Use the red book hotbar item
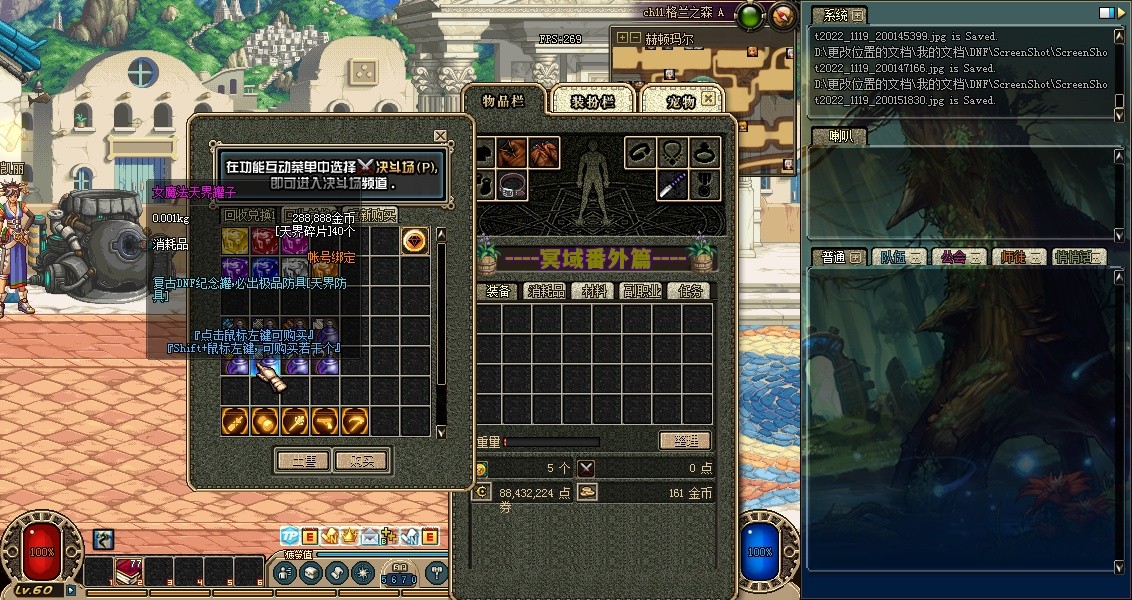 click(x=128, y=571)
